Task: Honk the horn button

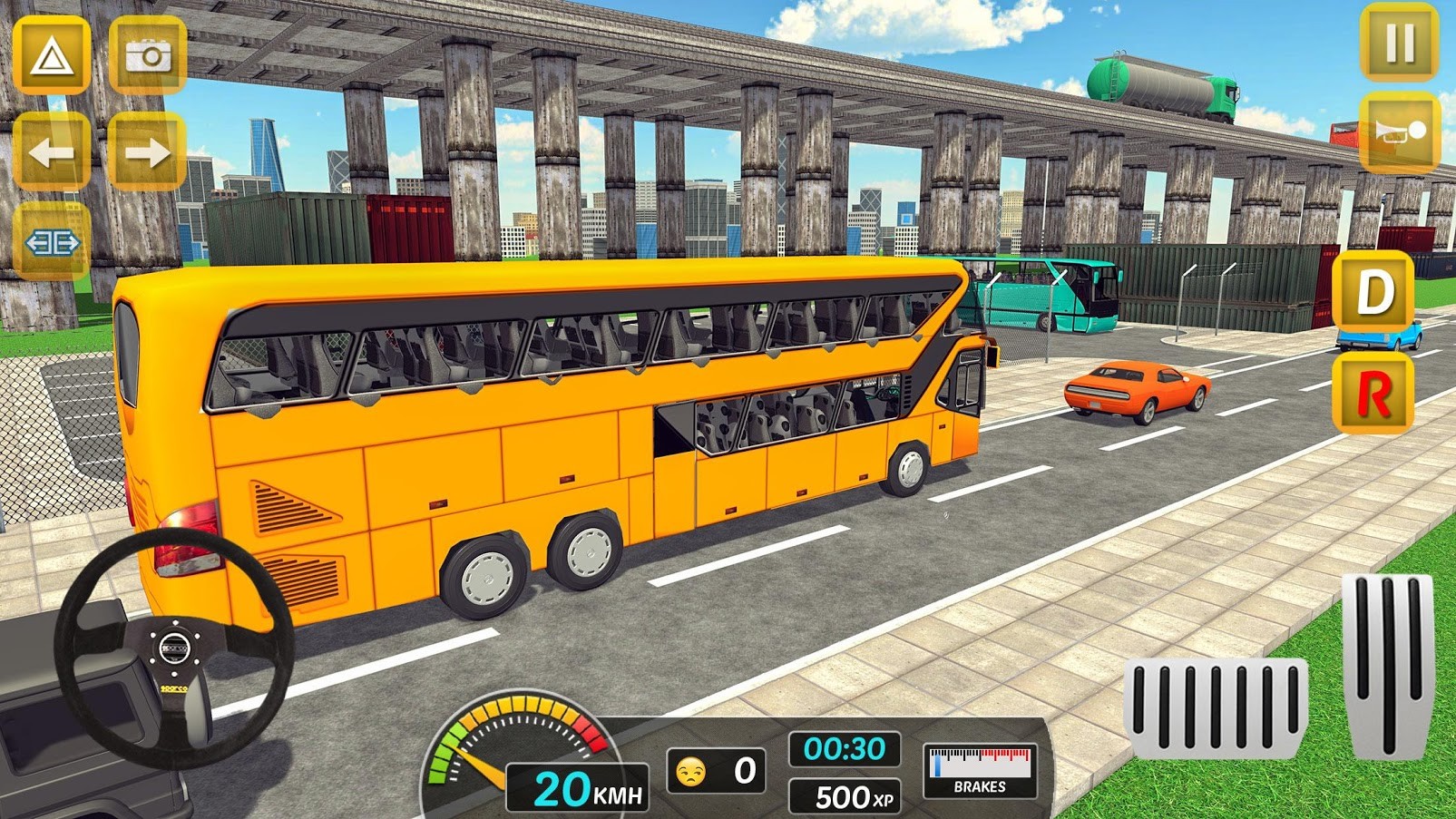Action: [1400, 132]
